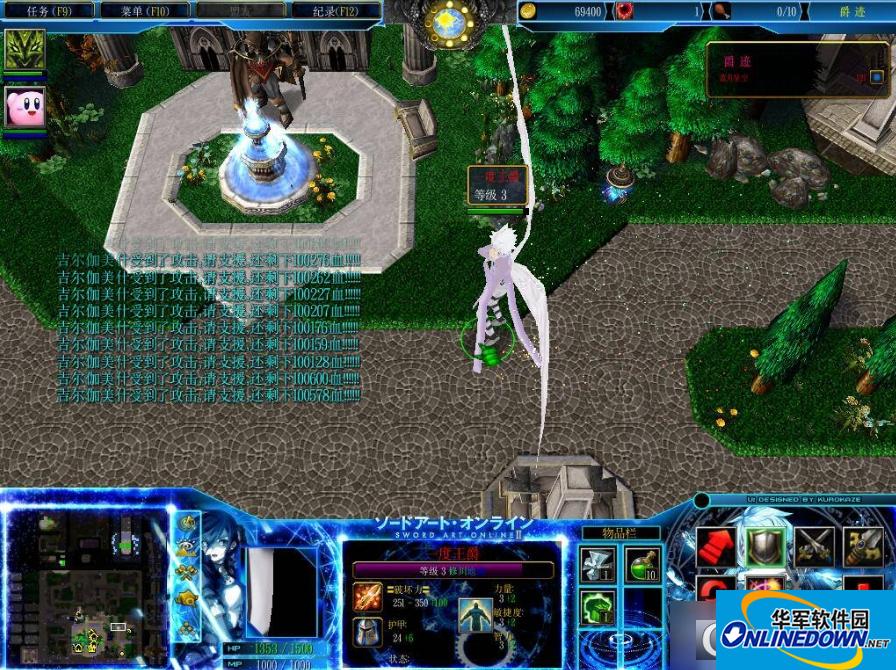Click the 爵迹 leaderboard panel minimize button
Screen dimensions: 896x670
[877, 76]
